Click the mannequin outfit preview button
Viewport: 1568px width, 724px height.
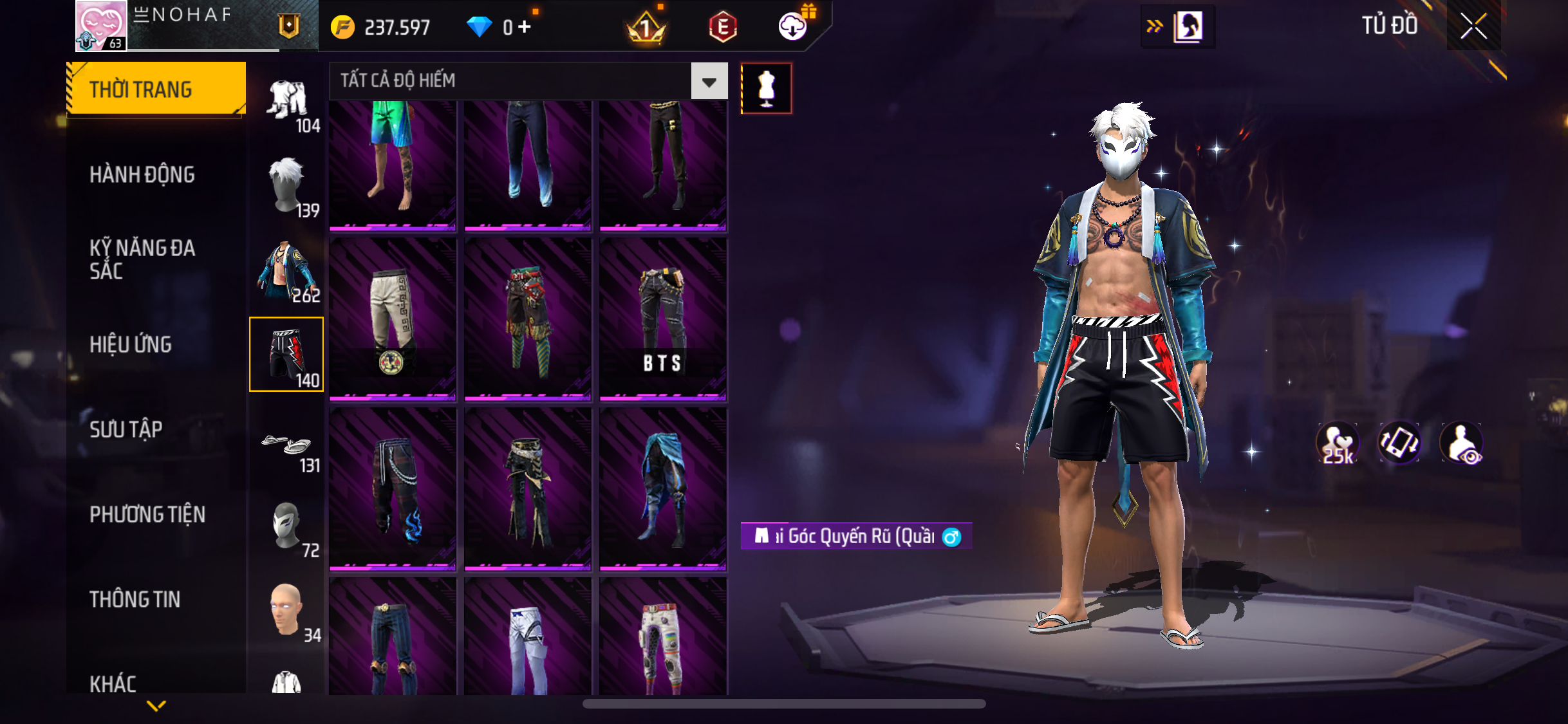click(766, 89)
